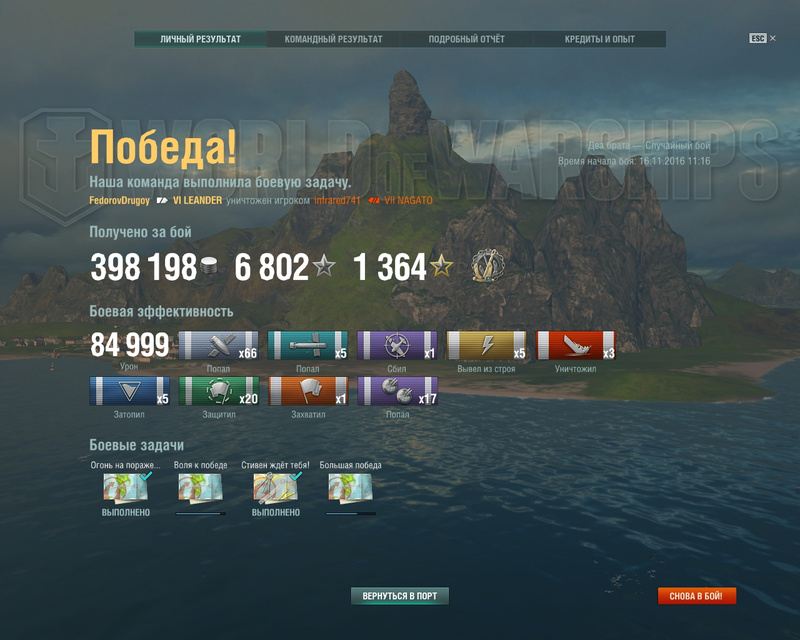Select the Захватил capture ribbon
800x640 pixels.
point(308,391)
